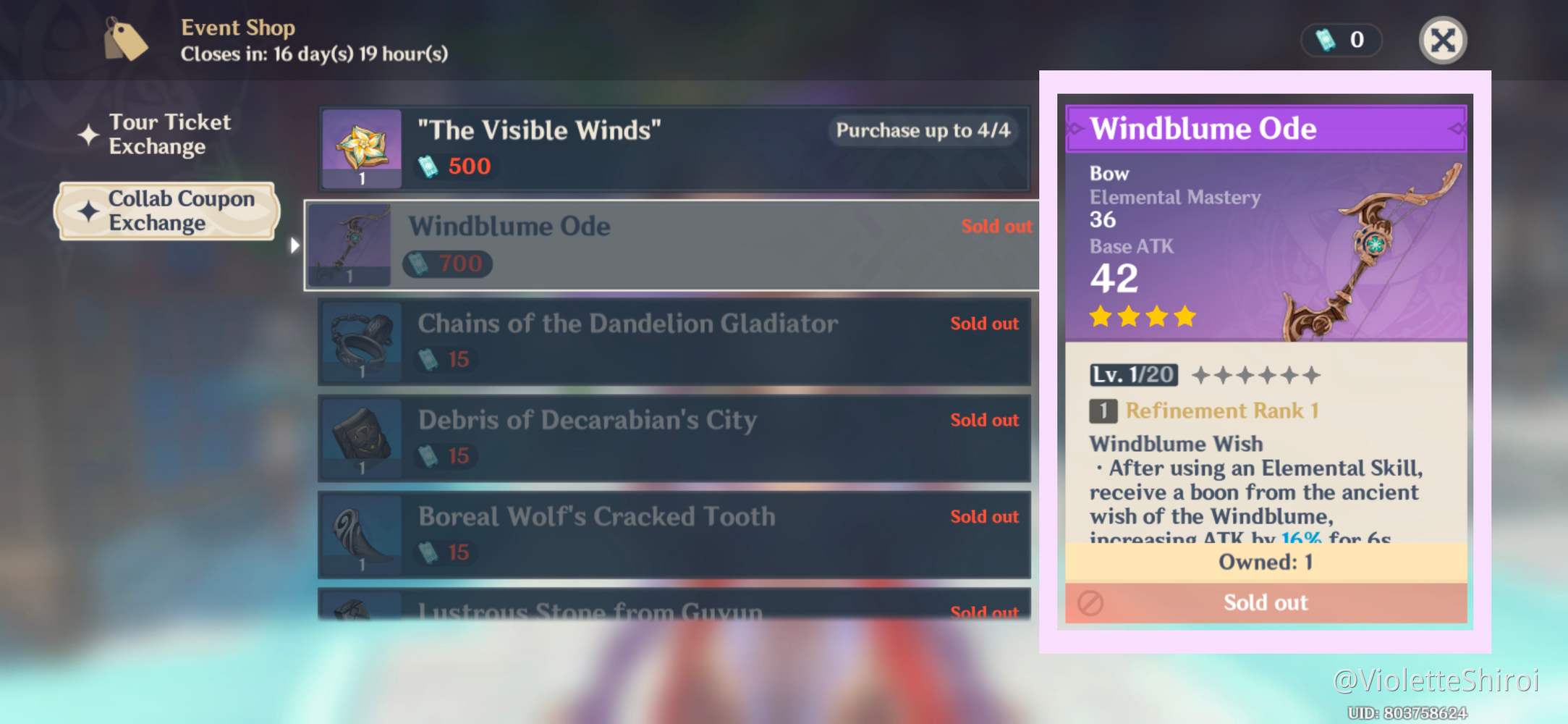This screenshot has width=1568, height=724.
Task: Click the selection arrow beside Windblume Ode row
Action: [x=295, y=245]
